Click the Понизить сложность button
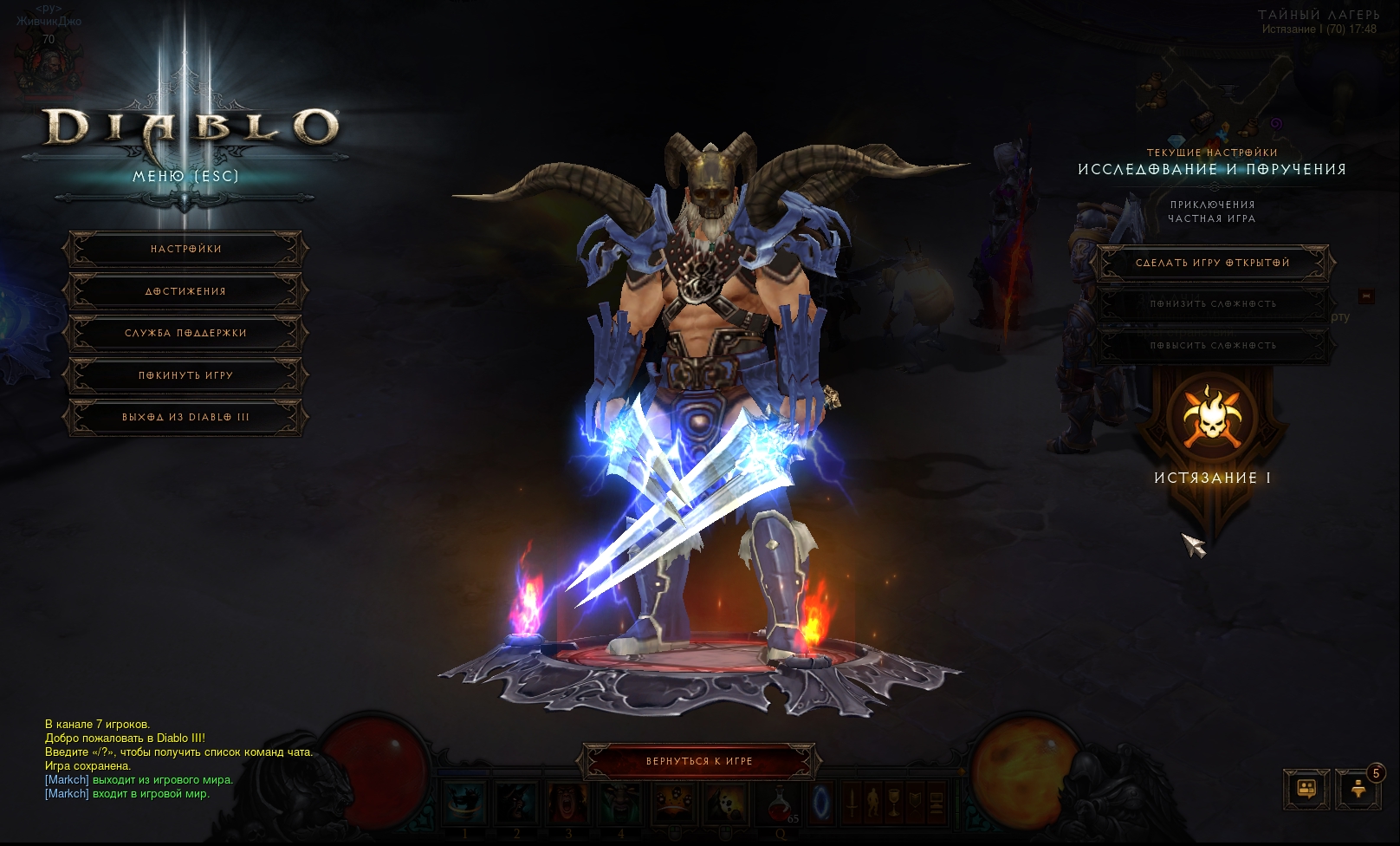 pos(1212,304)
